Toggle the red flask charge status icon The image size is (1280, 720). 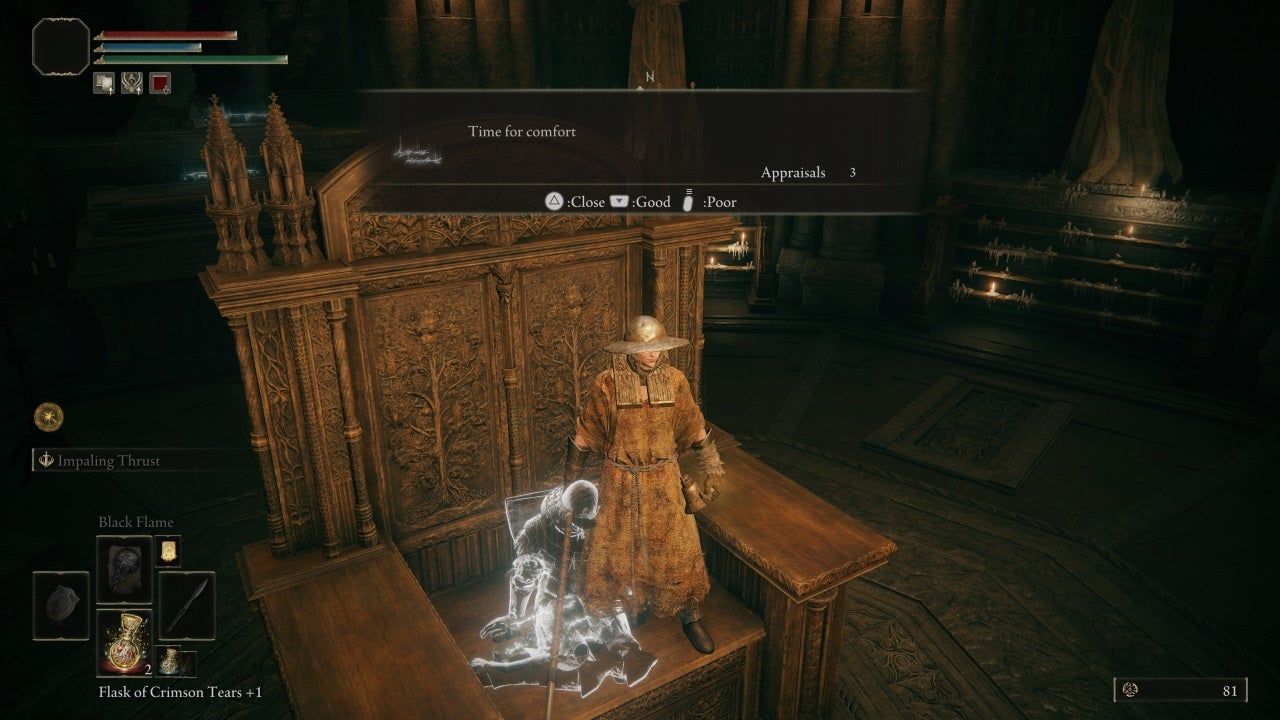coord(160,84)
